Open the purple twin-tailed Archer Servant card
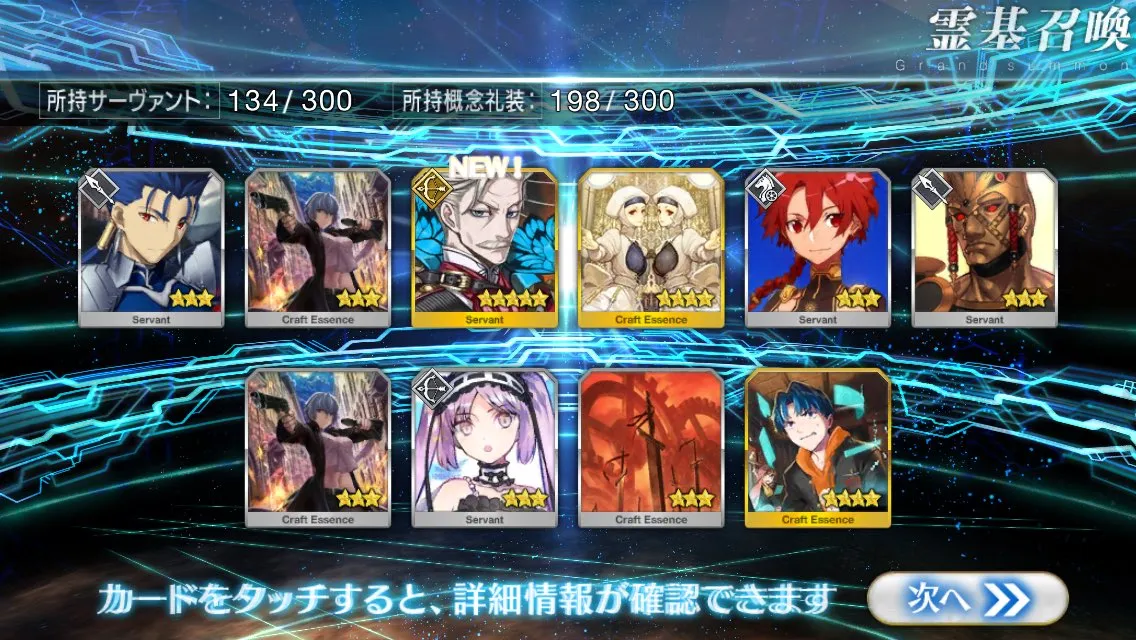Image resolution: width=1136 pixels, height=640 pixels. pos(484,448)
